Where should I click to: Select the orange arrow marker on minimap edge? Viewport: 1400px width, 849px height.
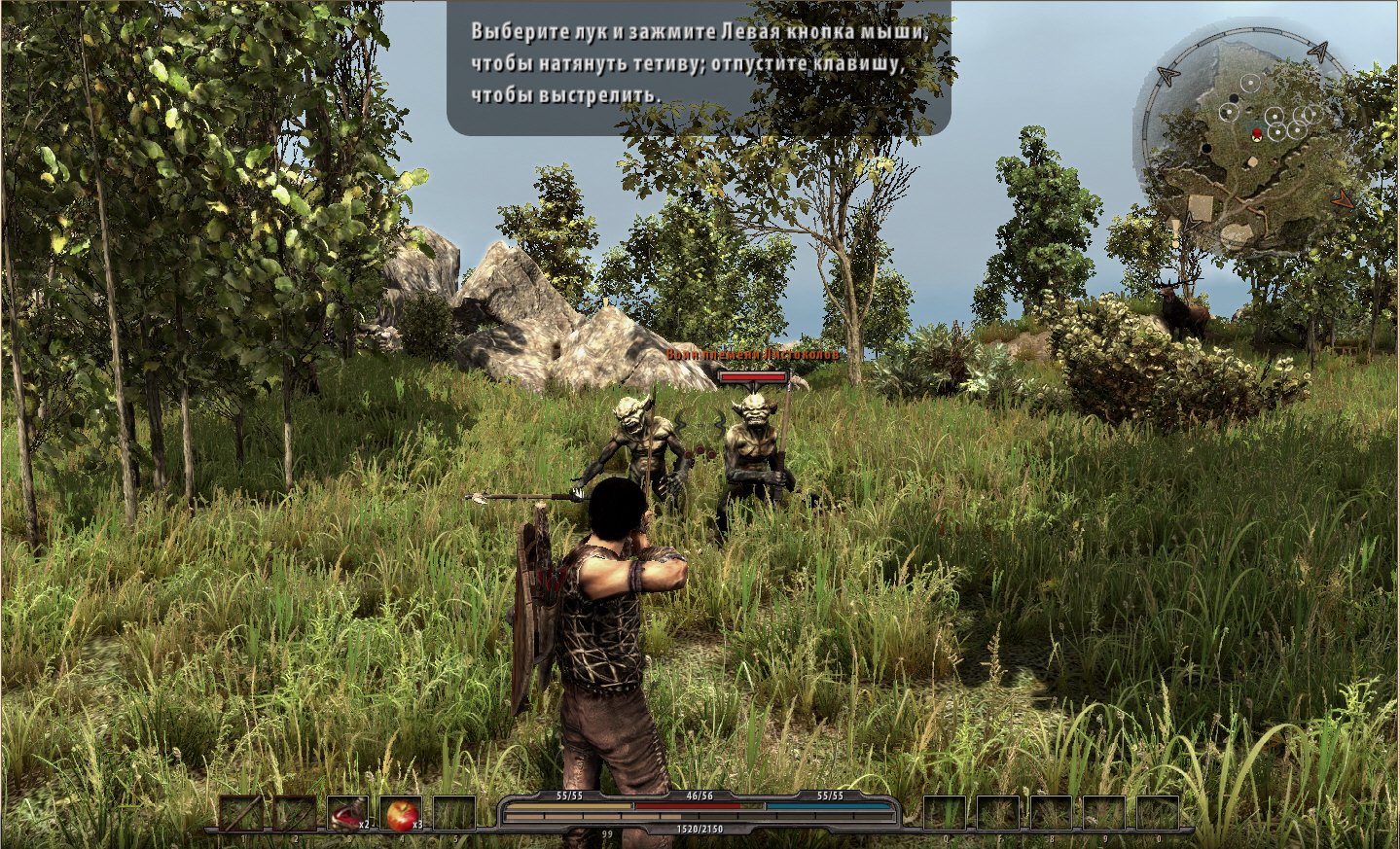point(1344,199)
